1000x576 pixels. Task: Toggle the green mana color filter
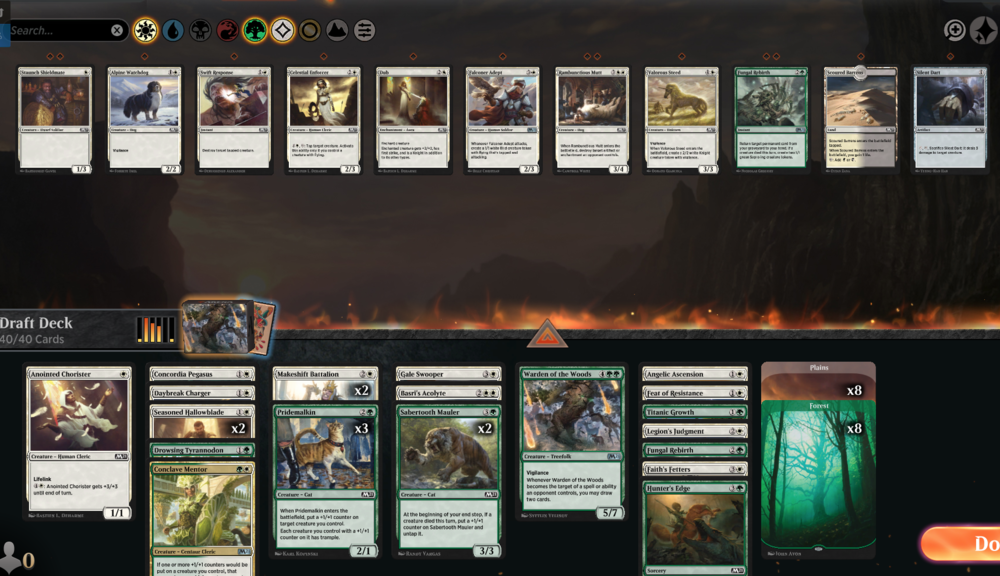(x=255, y=31)
